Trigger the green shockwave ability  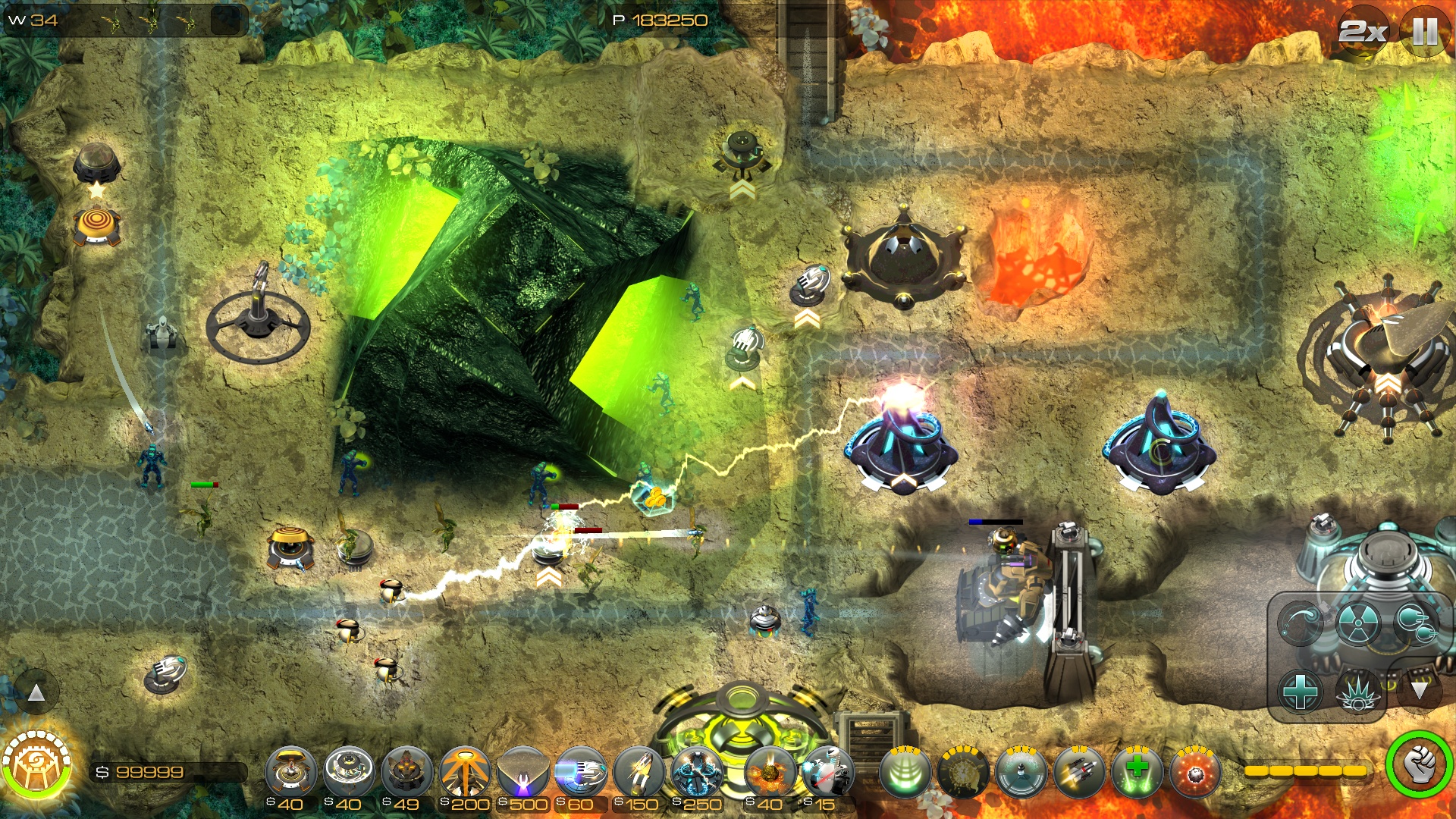coord(905,772)
